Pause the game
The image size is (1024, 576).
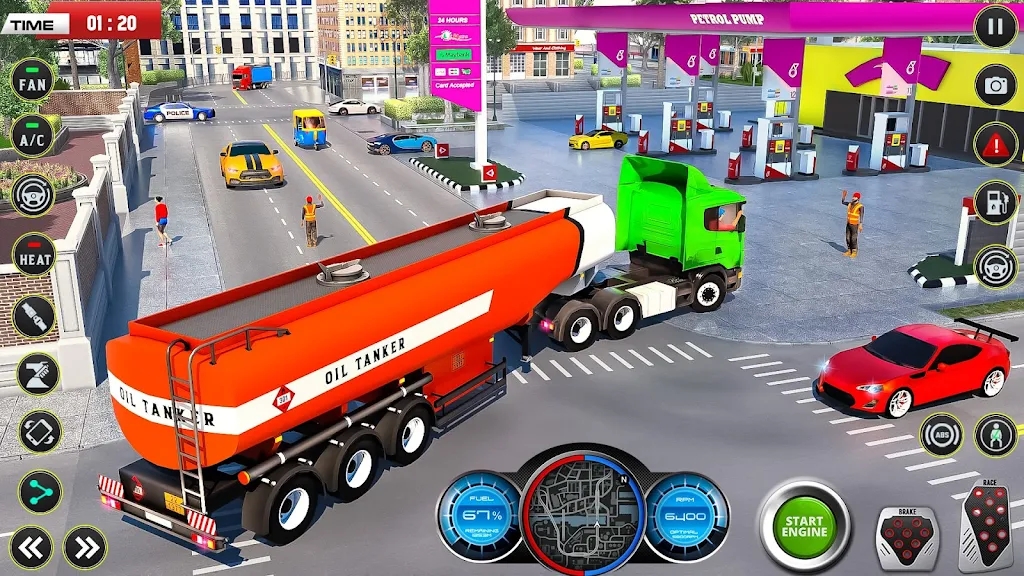995,27
